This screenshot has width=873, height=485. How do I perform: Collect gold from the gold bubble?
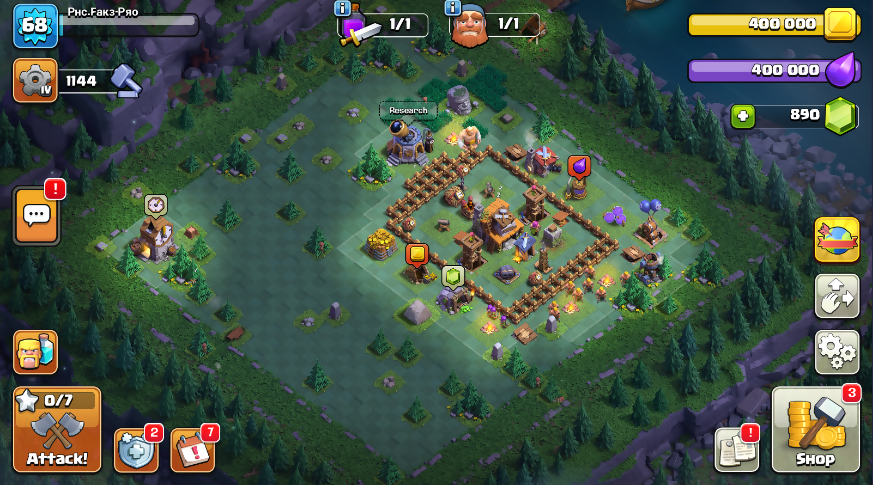(417, 254)
